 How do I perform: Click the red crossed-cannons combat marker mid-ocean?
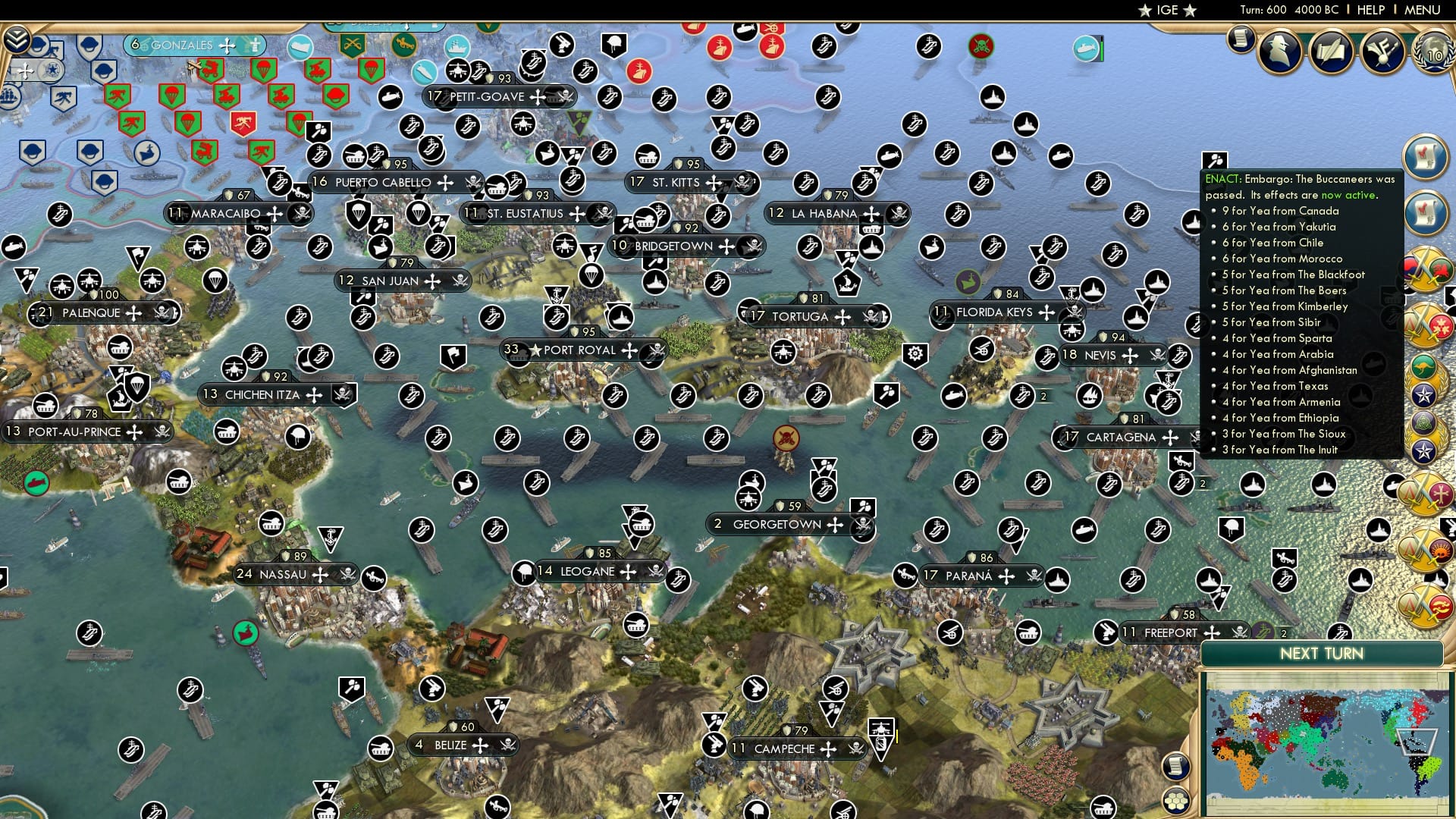click(786, 438)
